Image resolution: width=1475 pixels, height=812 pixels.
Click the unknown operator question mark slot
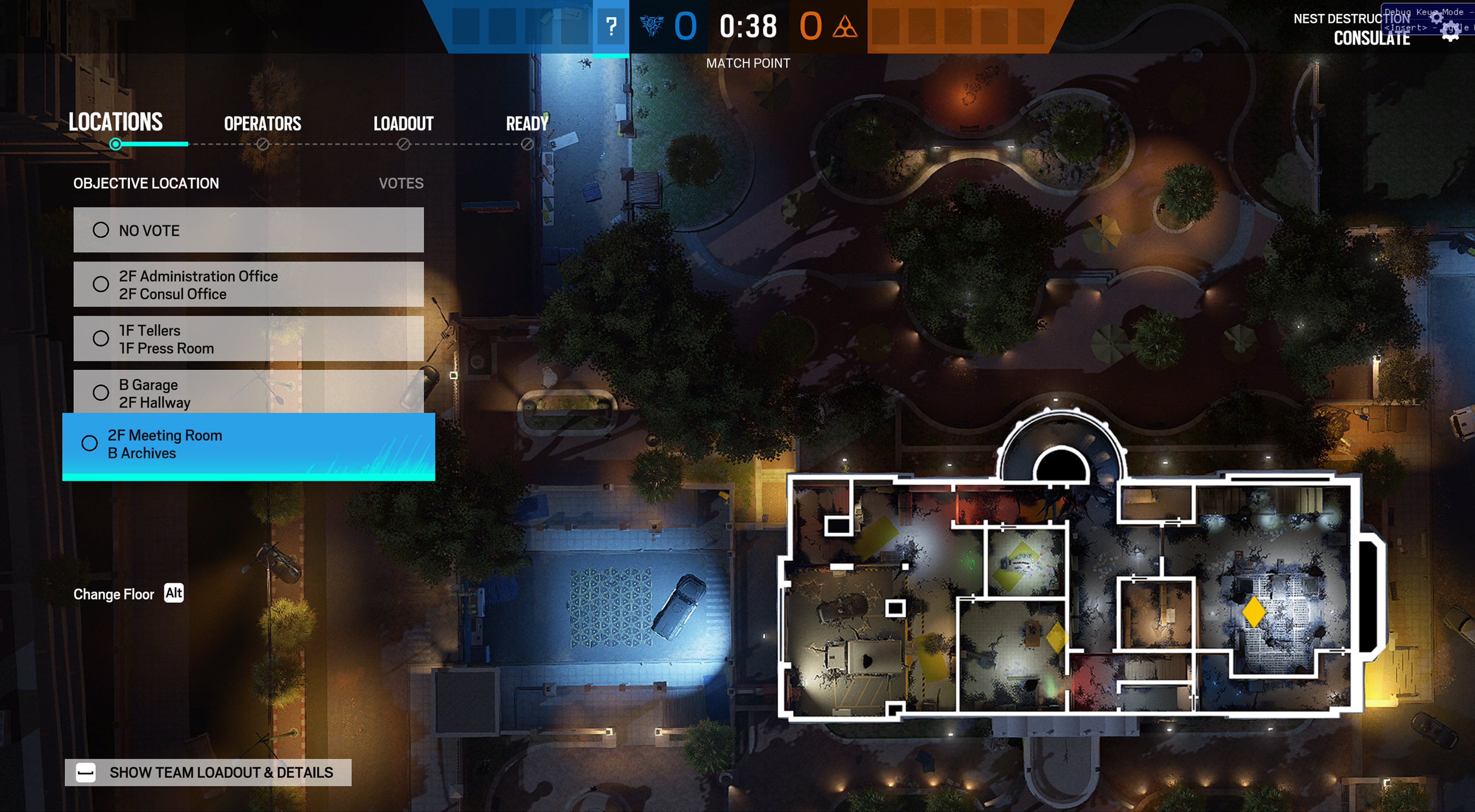611,26
